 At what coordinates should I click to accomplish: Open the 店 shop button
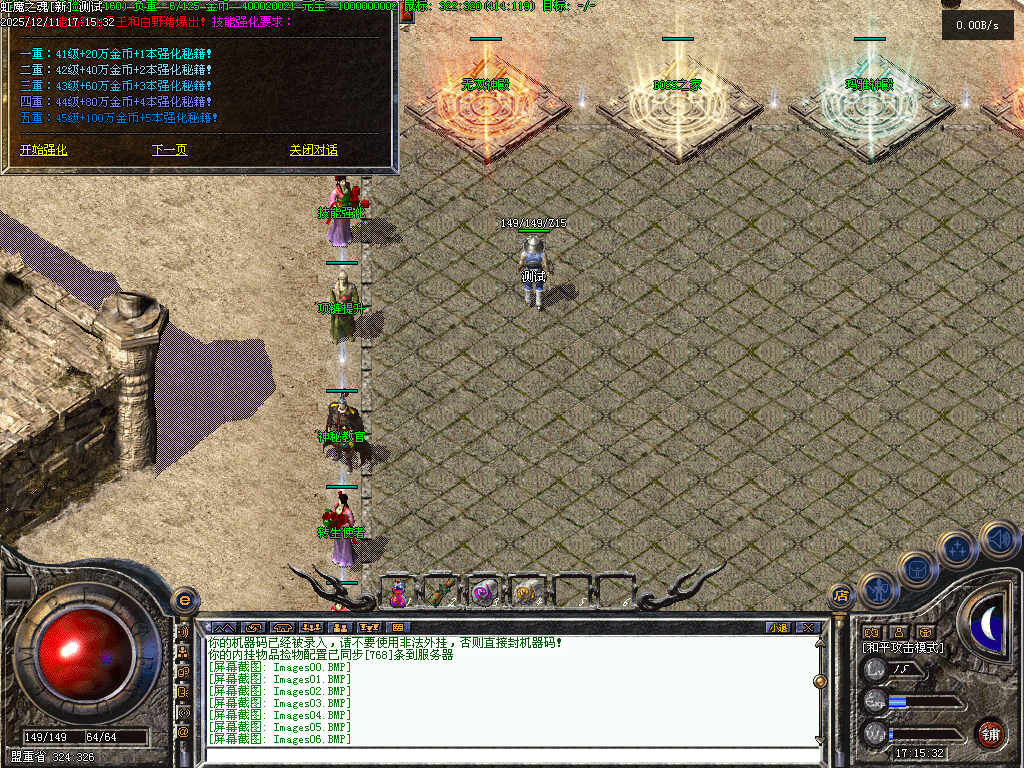pos(841,597)
